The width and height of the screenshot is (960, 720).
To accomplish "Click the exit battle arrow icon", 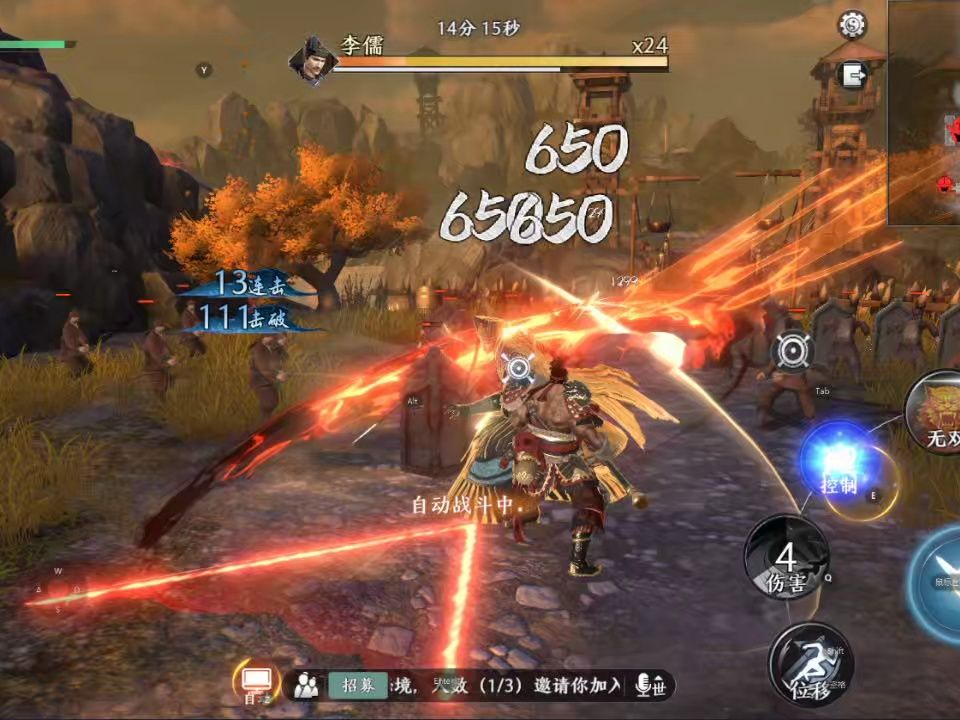I will click(x=853, y=75).
